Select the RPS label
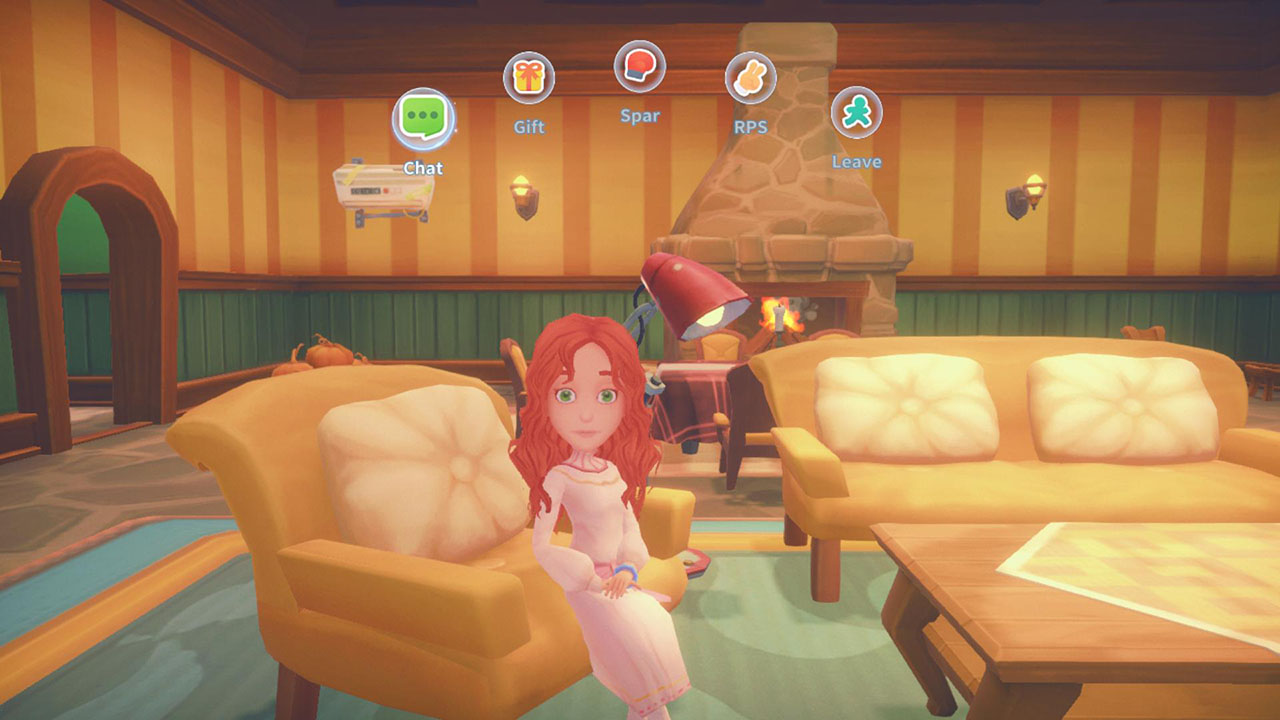 click(x=749, y=126)
